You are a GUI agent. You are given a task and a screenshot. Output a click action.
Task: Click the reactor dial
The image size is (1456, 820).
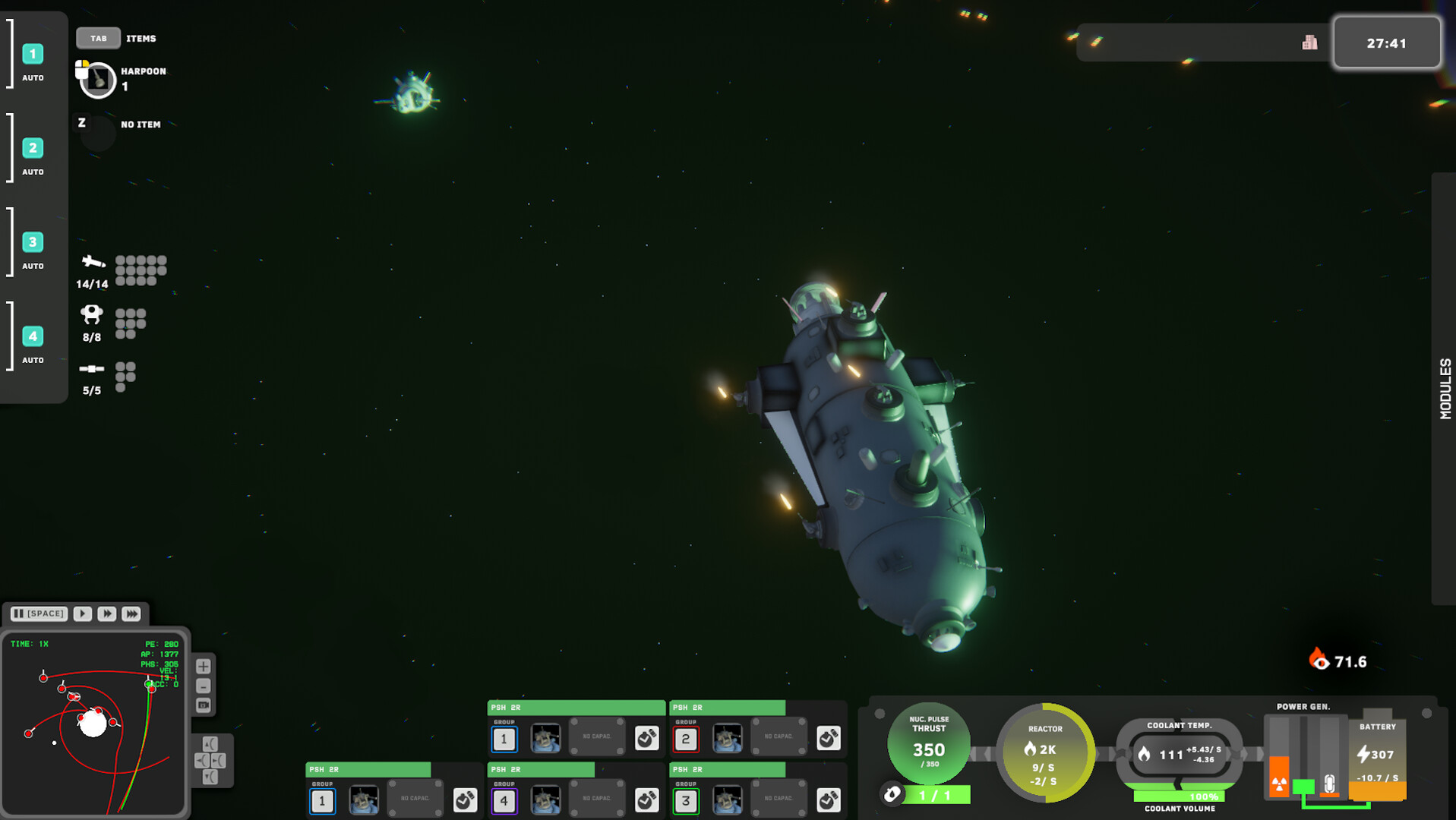[x=1045, y=753]
